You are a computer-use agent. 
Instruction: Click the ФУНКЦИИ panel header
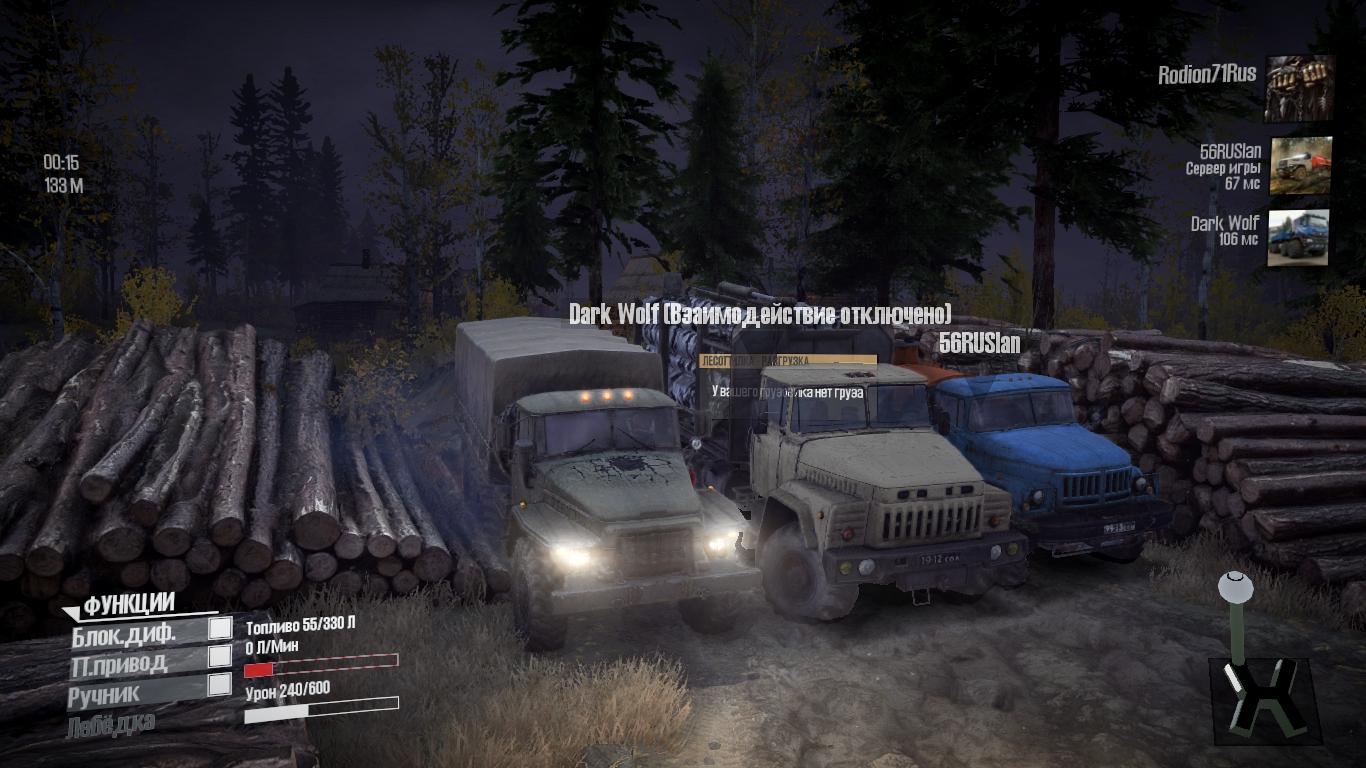coord(129,605)
